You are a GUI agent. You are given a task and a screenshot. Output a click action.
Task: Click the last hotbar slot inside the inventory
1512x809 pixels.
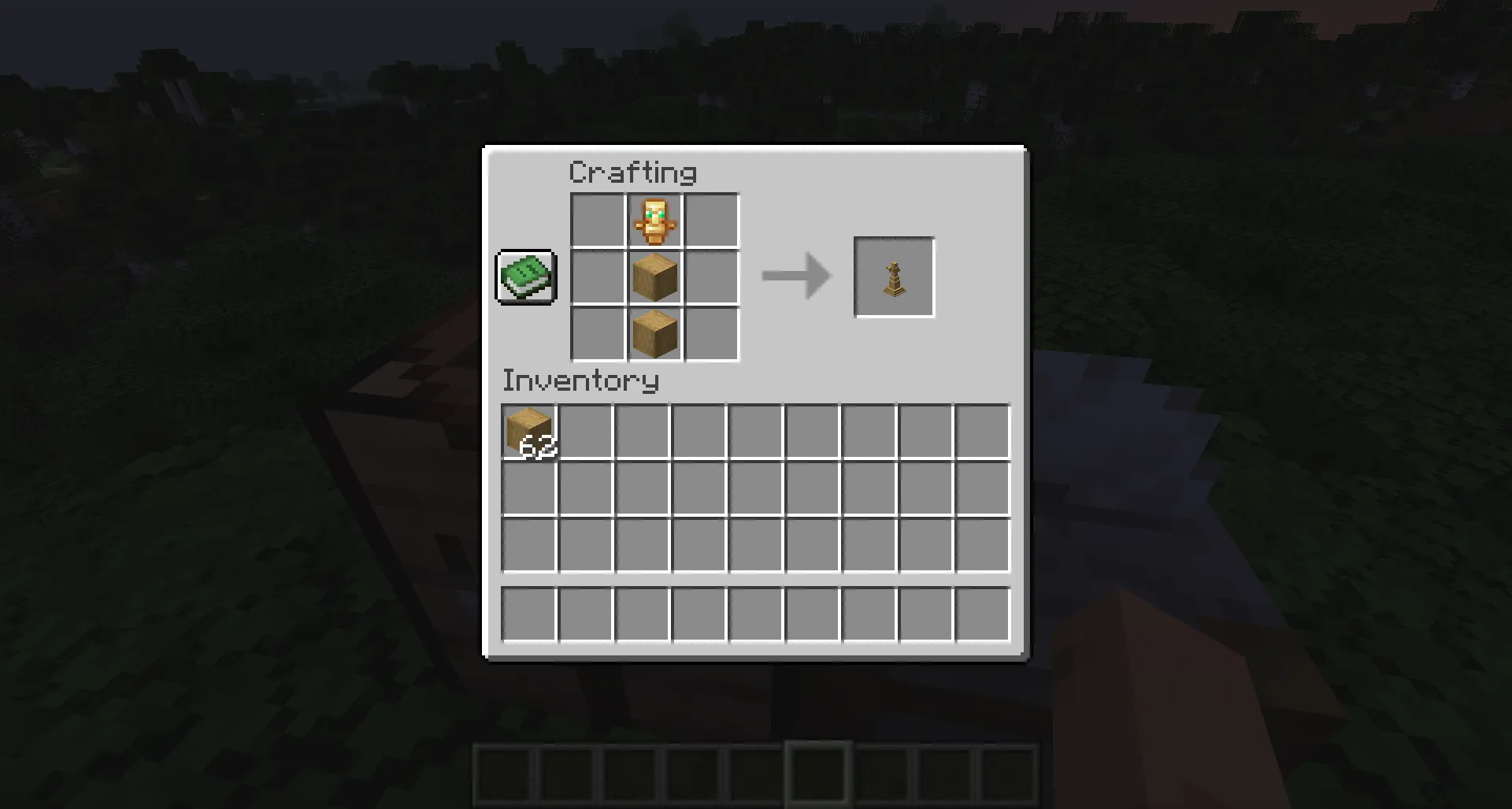(983, 615)
